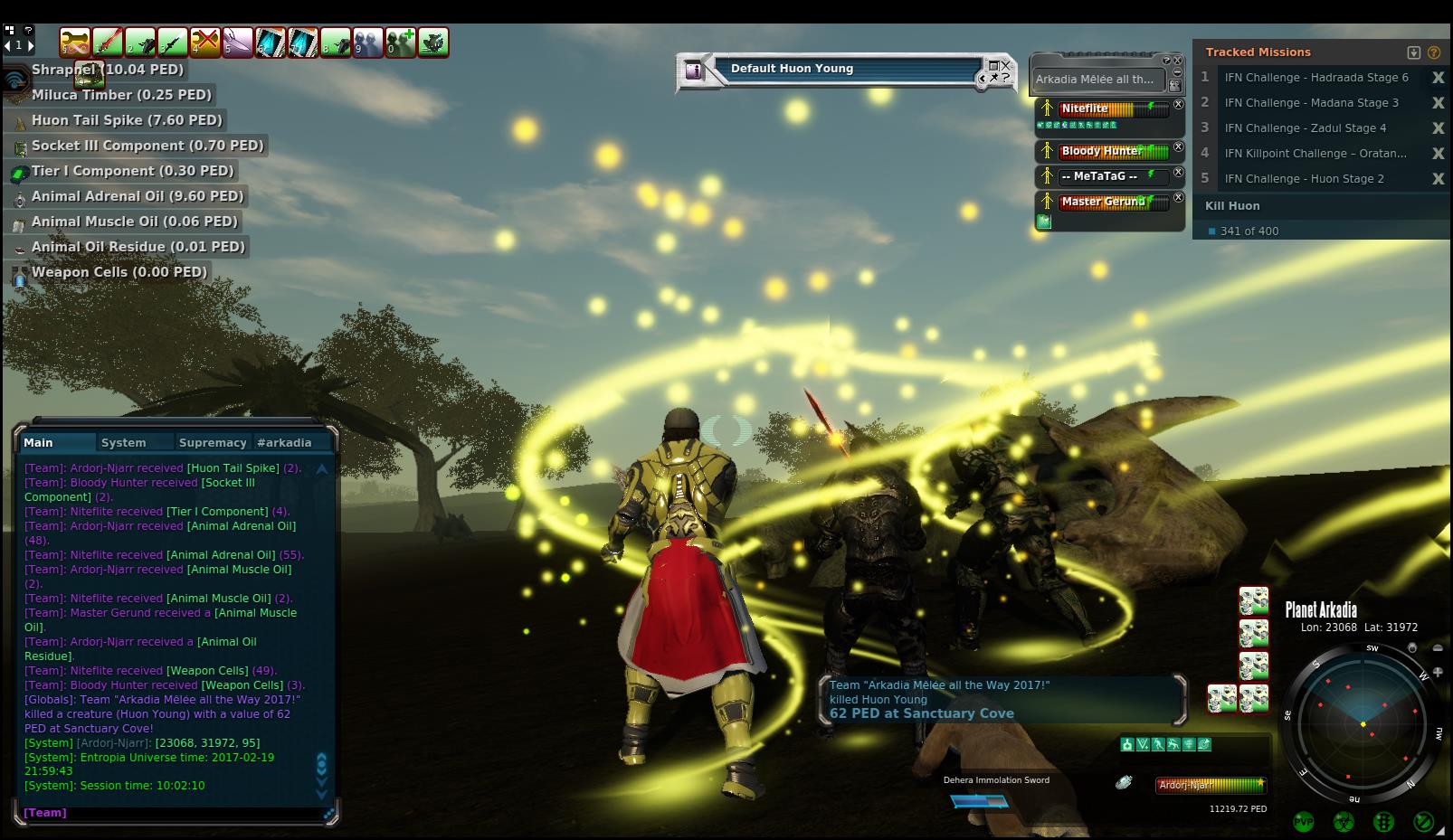Toggle the green PVP button

coord(1304,822)
